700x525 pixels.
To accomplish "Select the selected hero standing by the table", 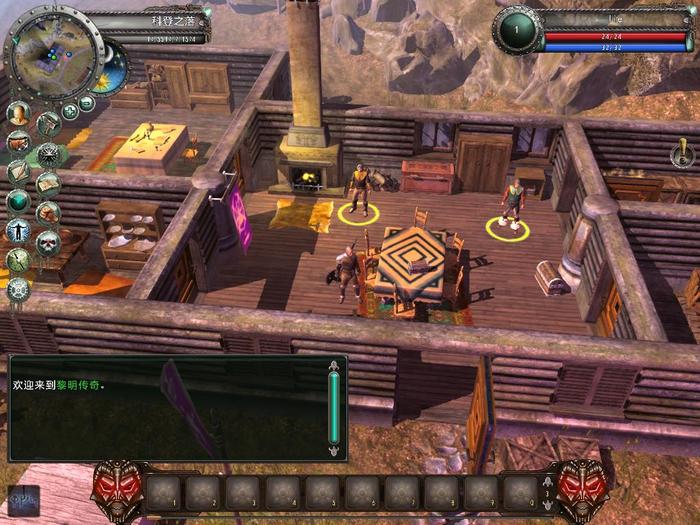I will tap(348, 272).
